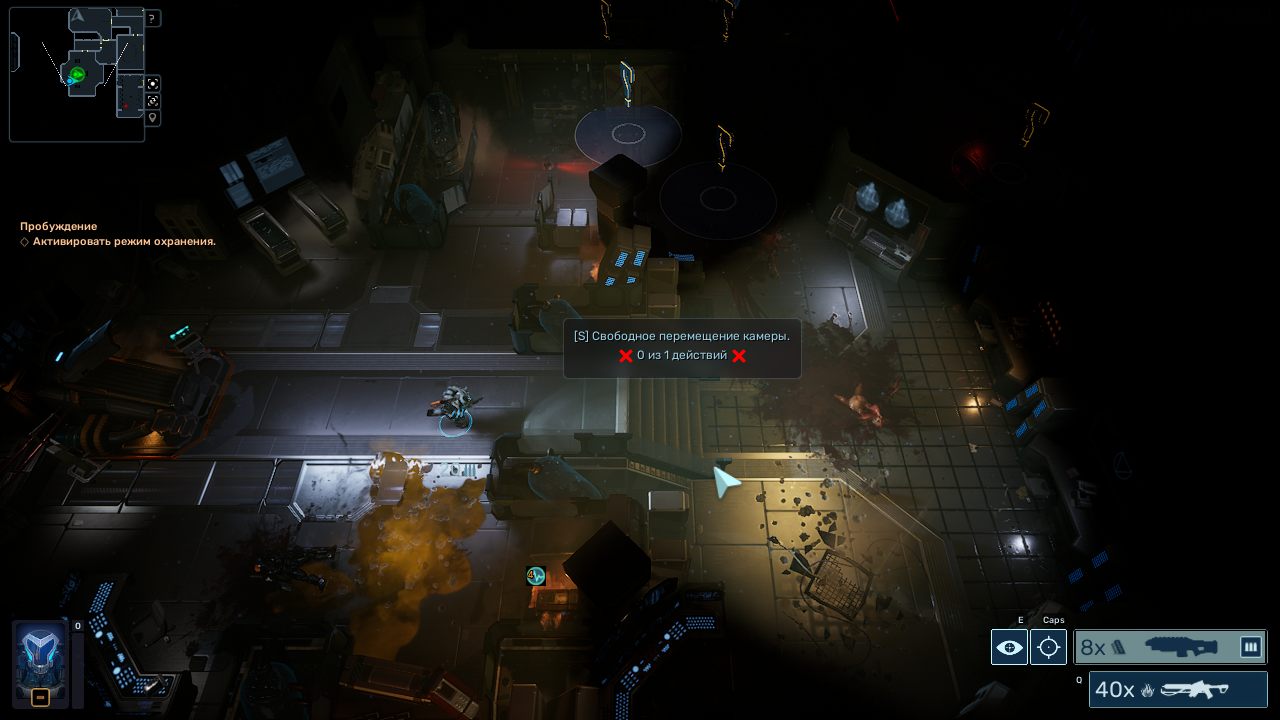Click the question mark help button
The width and height of the screenshot is (1280, 720).
[152, 18]
